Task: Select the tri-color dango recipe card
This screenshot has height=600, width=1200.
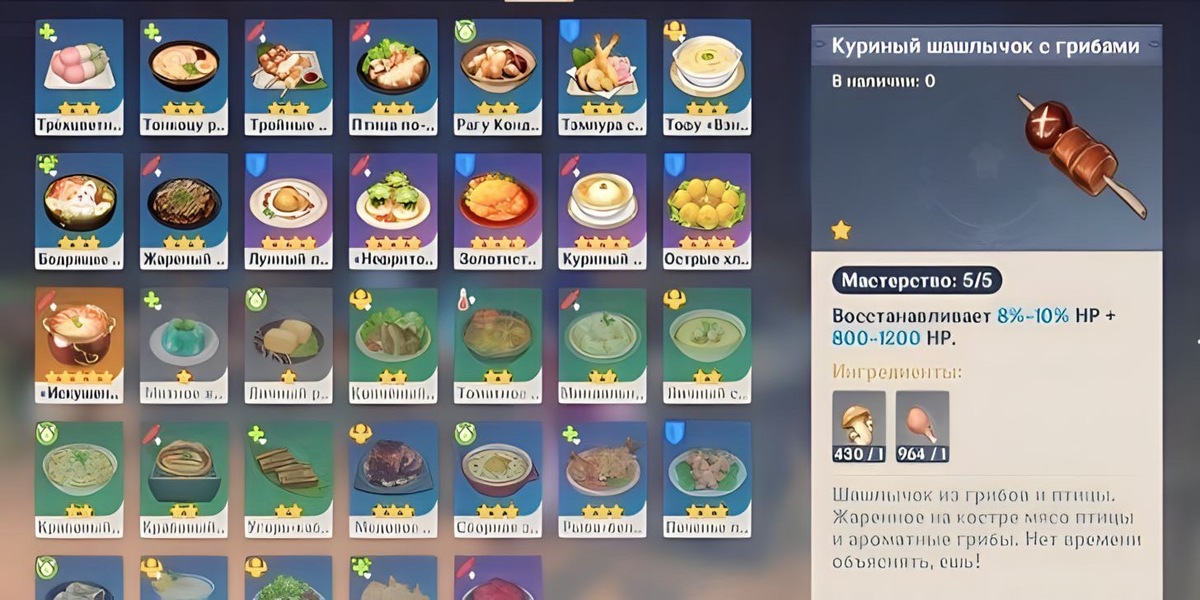Action: point(80,75)
